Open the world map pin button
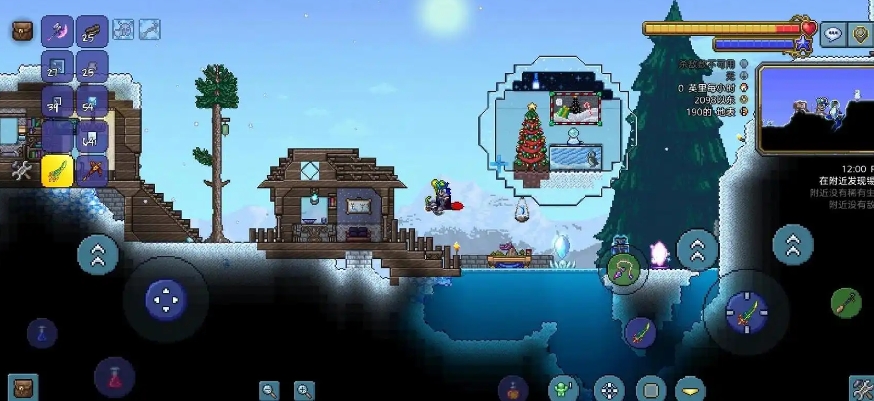This screenshot has height=401, width=874. pyautogui.click(x=861, y=35)
